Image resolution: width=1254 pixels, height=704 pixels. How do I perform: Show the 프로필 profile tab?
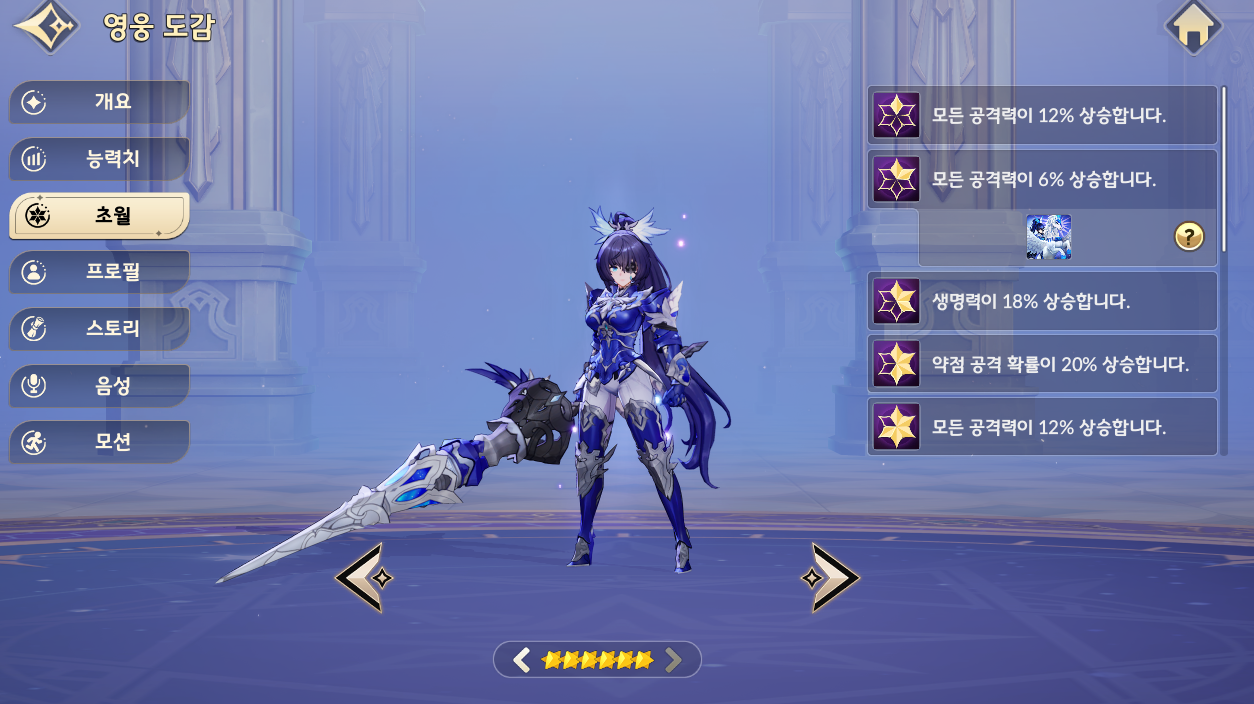pos(99,272)
